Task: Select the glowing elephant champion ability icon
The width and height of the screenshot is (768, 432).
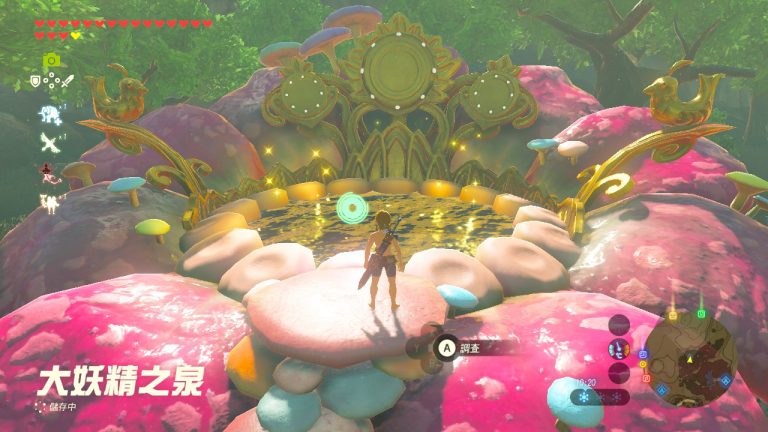Action: pyautogui.click(x=48, y=114)
